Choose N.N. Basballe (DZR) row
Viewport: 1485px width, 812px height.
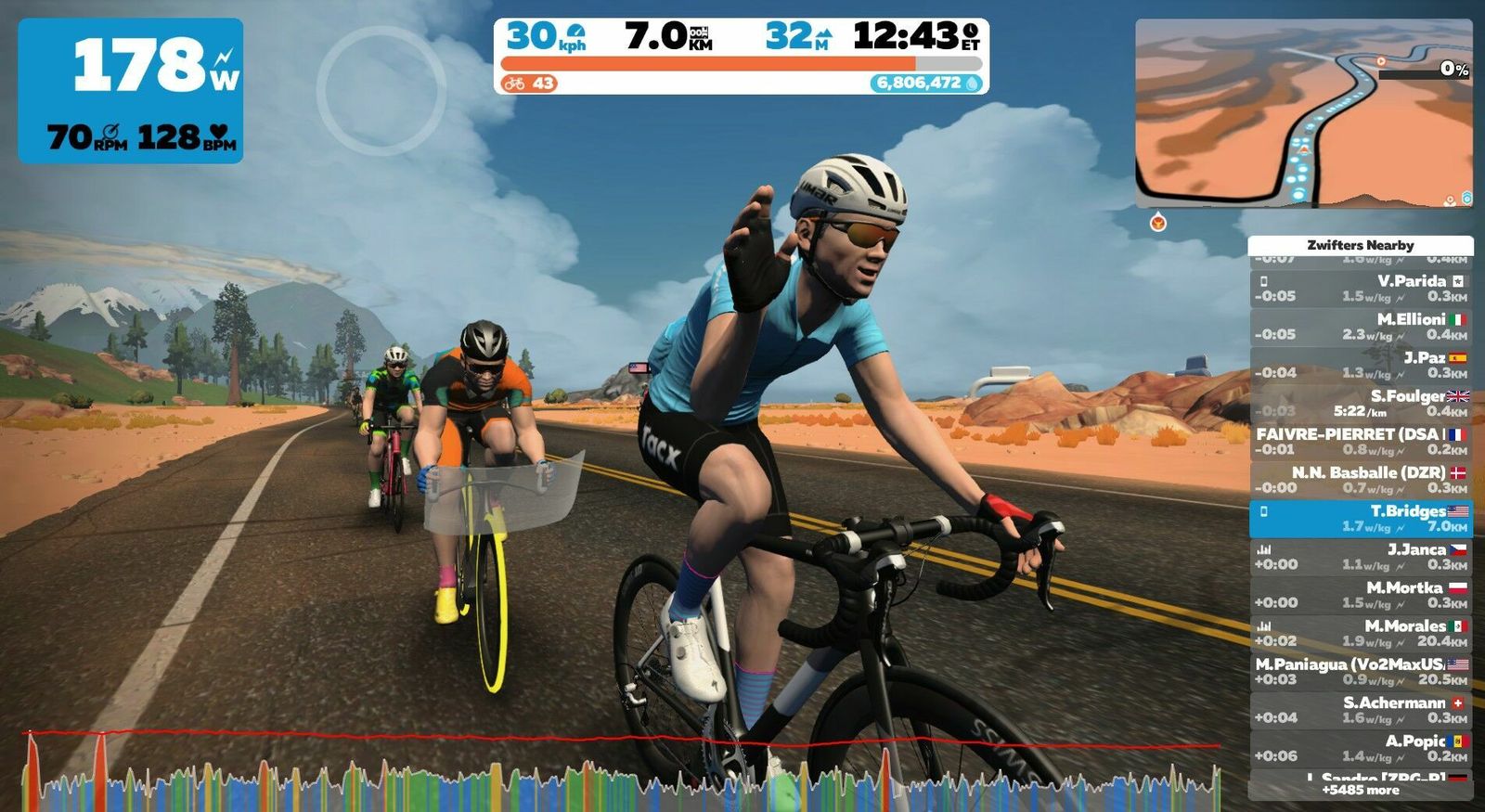click(1361, 480)
